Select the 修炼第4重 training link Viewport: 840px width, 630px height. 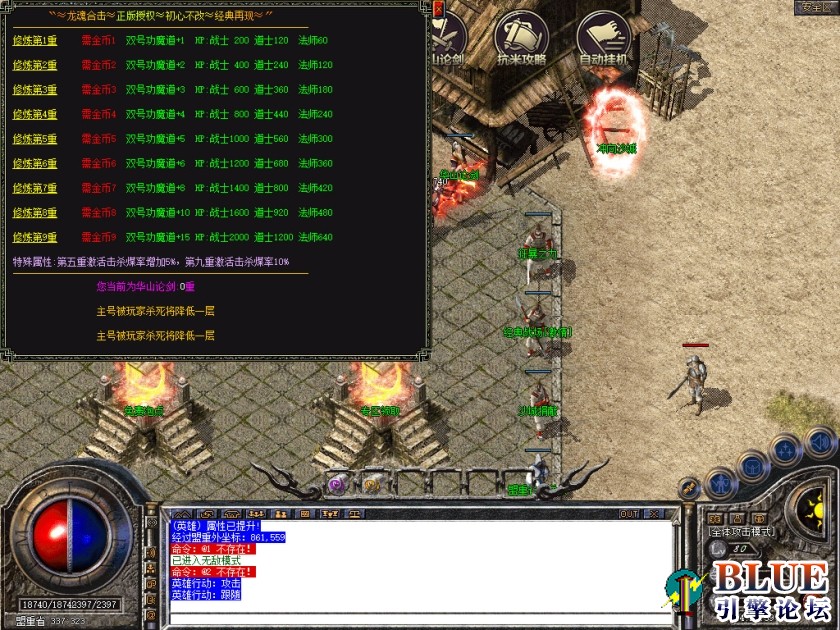point(35,114)
